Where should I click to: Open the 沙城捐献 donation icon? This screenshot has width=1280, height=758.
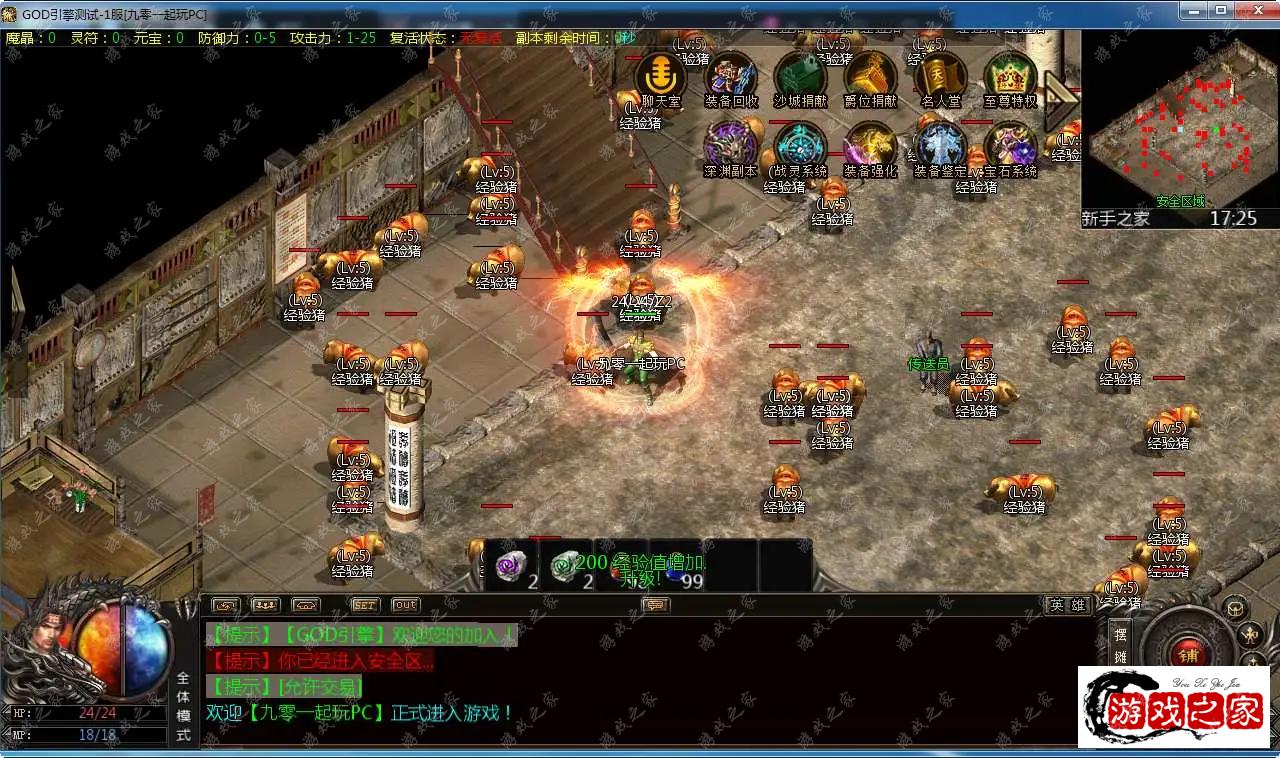click(801, 75)
